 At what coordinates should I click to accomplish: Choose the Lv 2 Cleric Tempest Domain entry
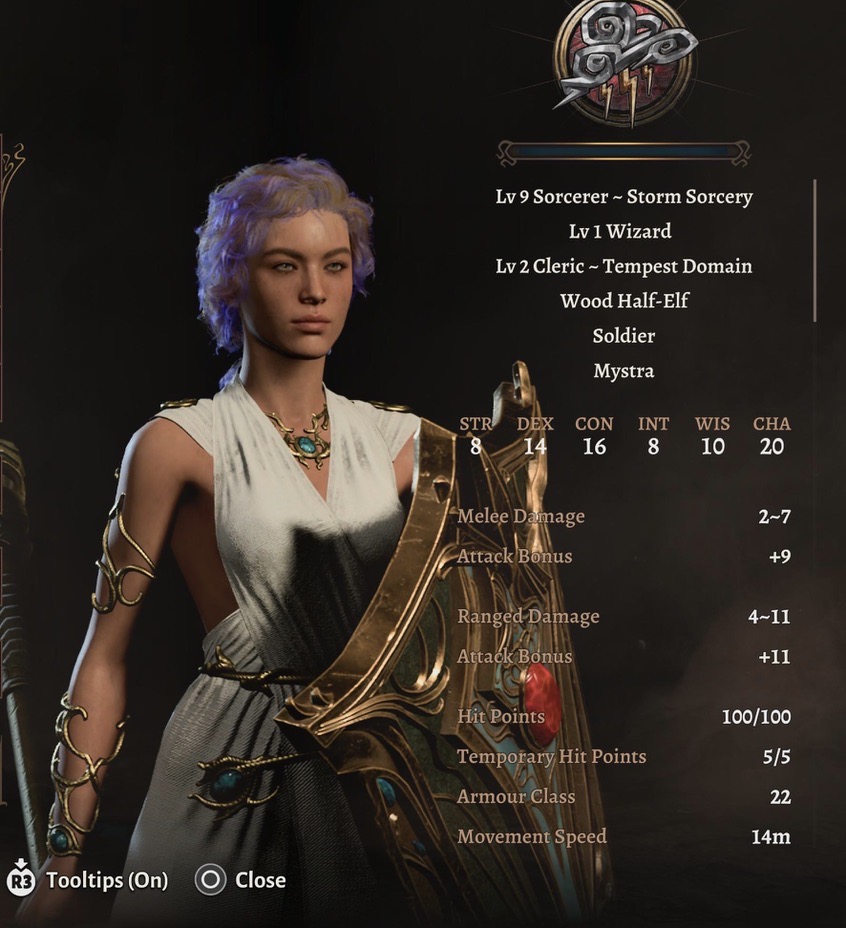point(624,266)
